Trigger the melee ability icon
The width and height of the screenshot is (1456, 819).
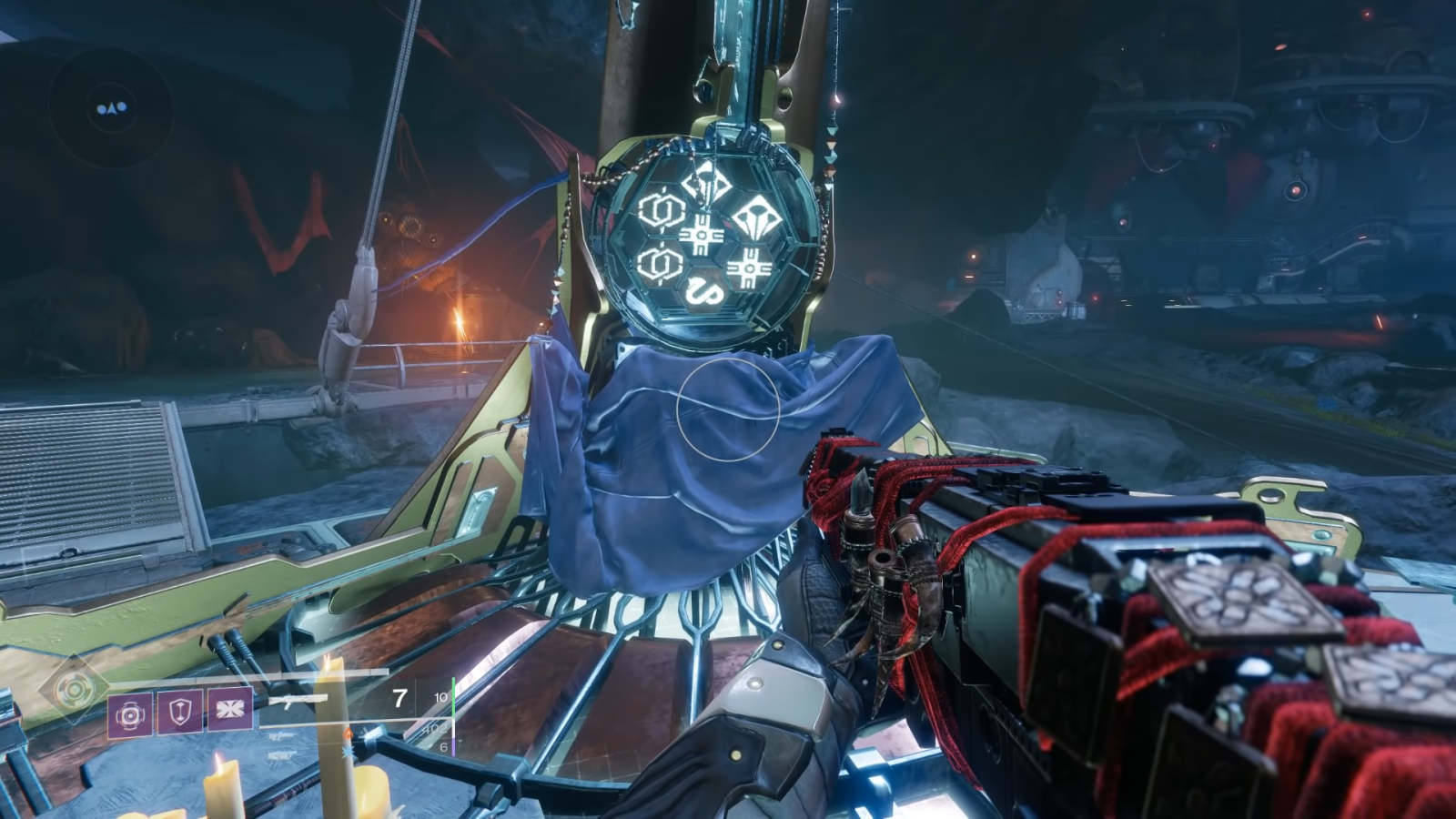point(229,711)
